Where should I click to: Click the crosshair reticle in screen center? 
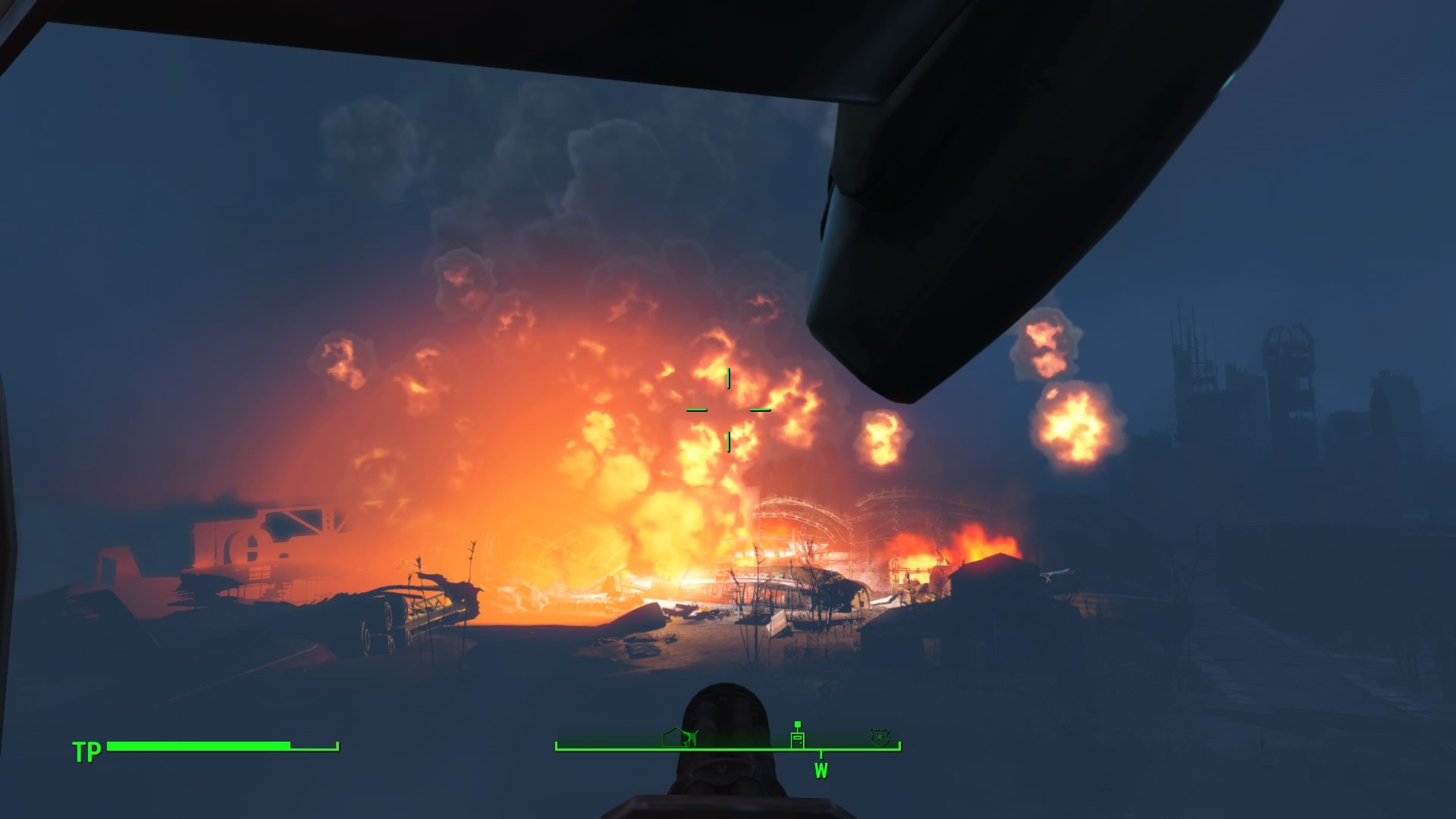730,409
